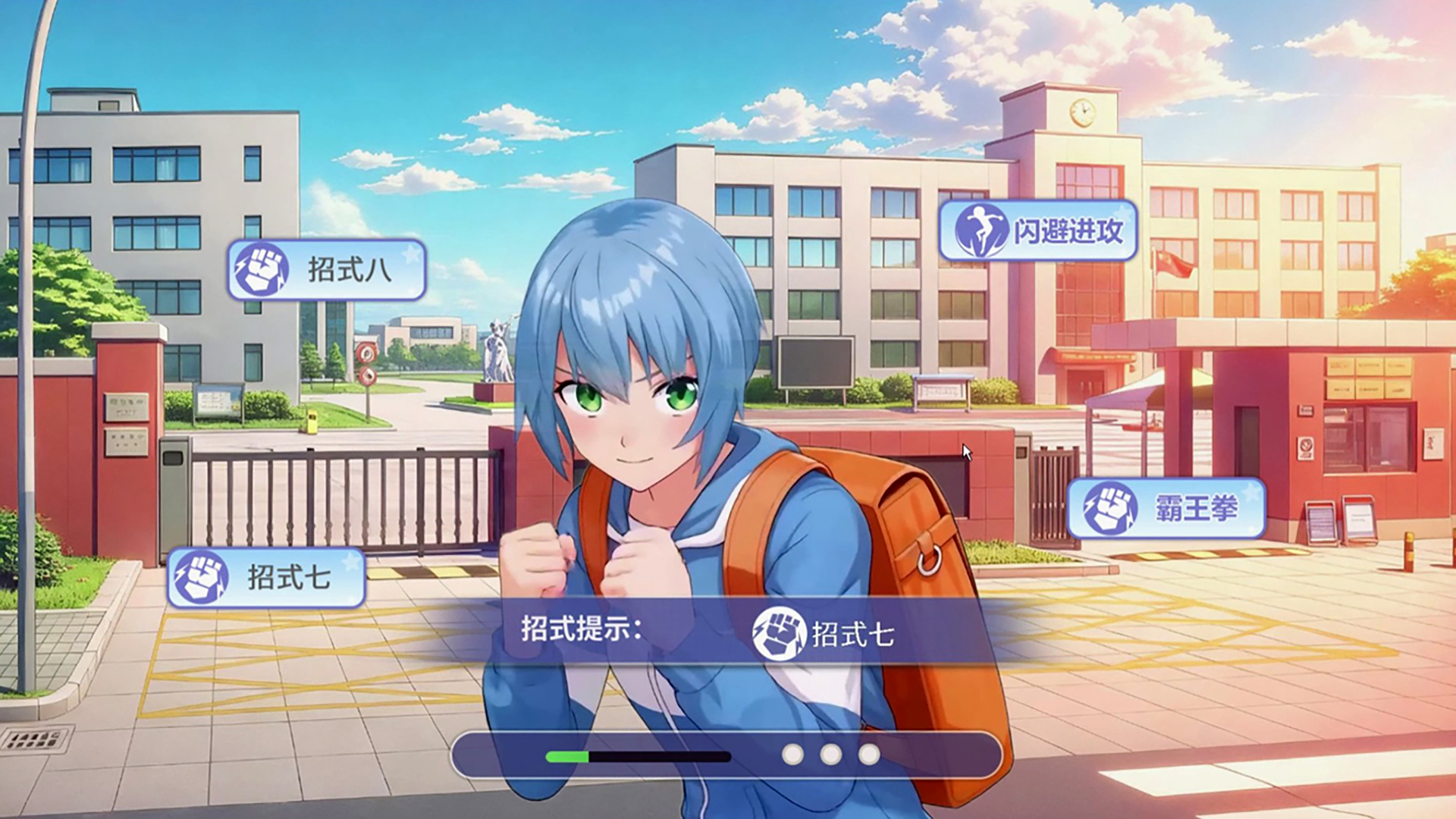Viewport: 1456px width, 819px height.
Task: Click the 招式七 move button
Action: coord(266,578)
